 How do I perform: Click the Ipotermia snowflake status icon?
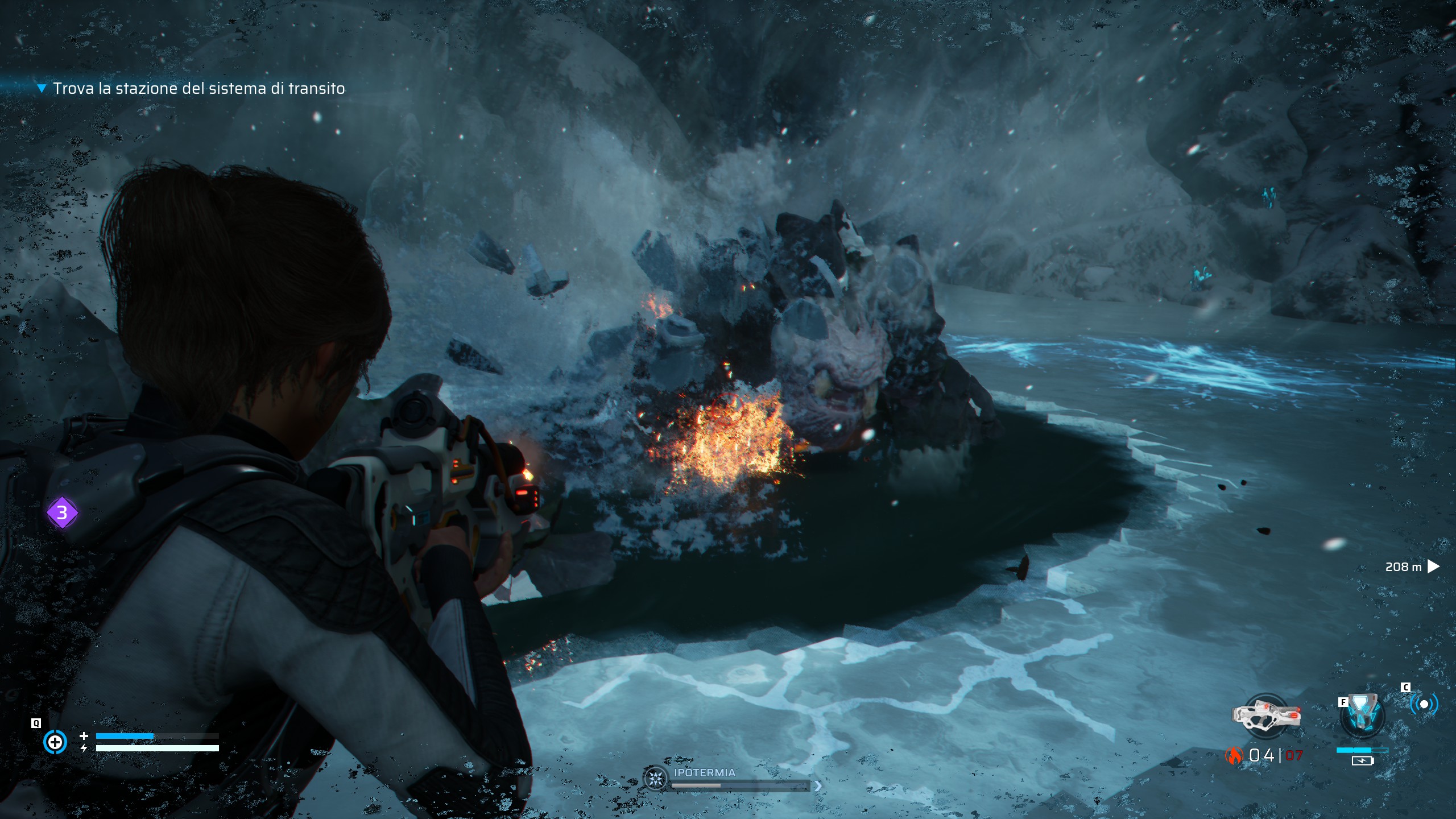655,777
